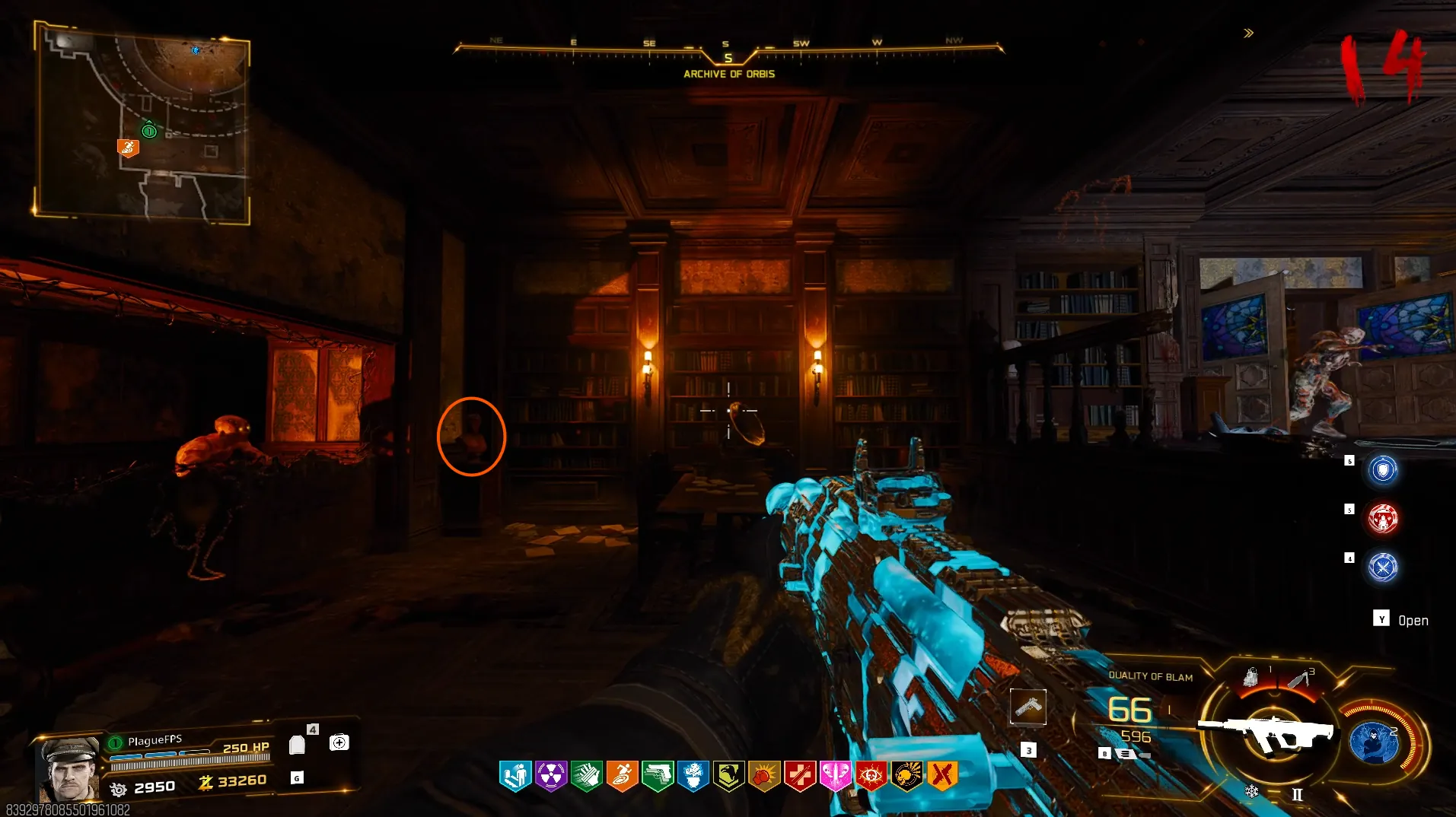Select the boxing glove perk icon
Image resolution: width=1456 pixels, height=817 pixels.
coord(764,776)
